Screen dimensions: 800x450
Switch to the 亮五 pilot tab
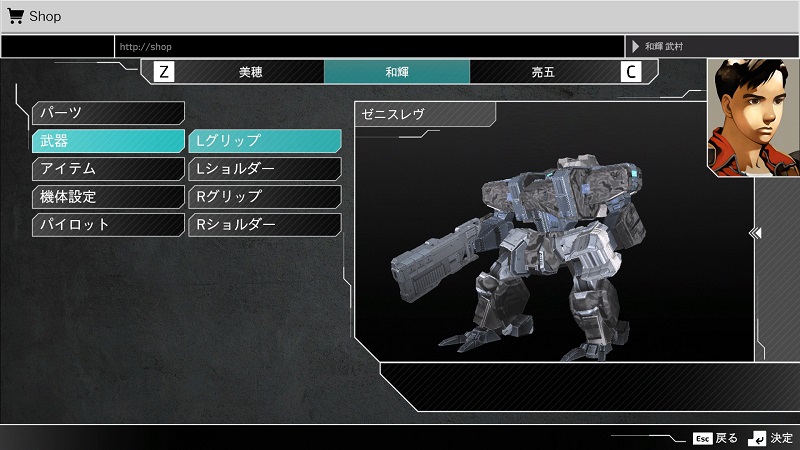(x=543, y=72)
